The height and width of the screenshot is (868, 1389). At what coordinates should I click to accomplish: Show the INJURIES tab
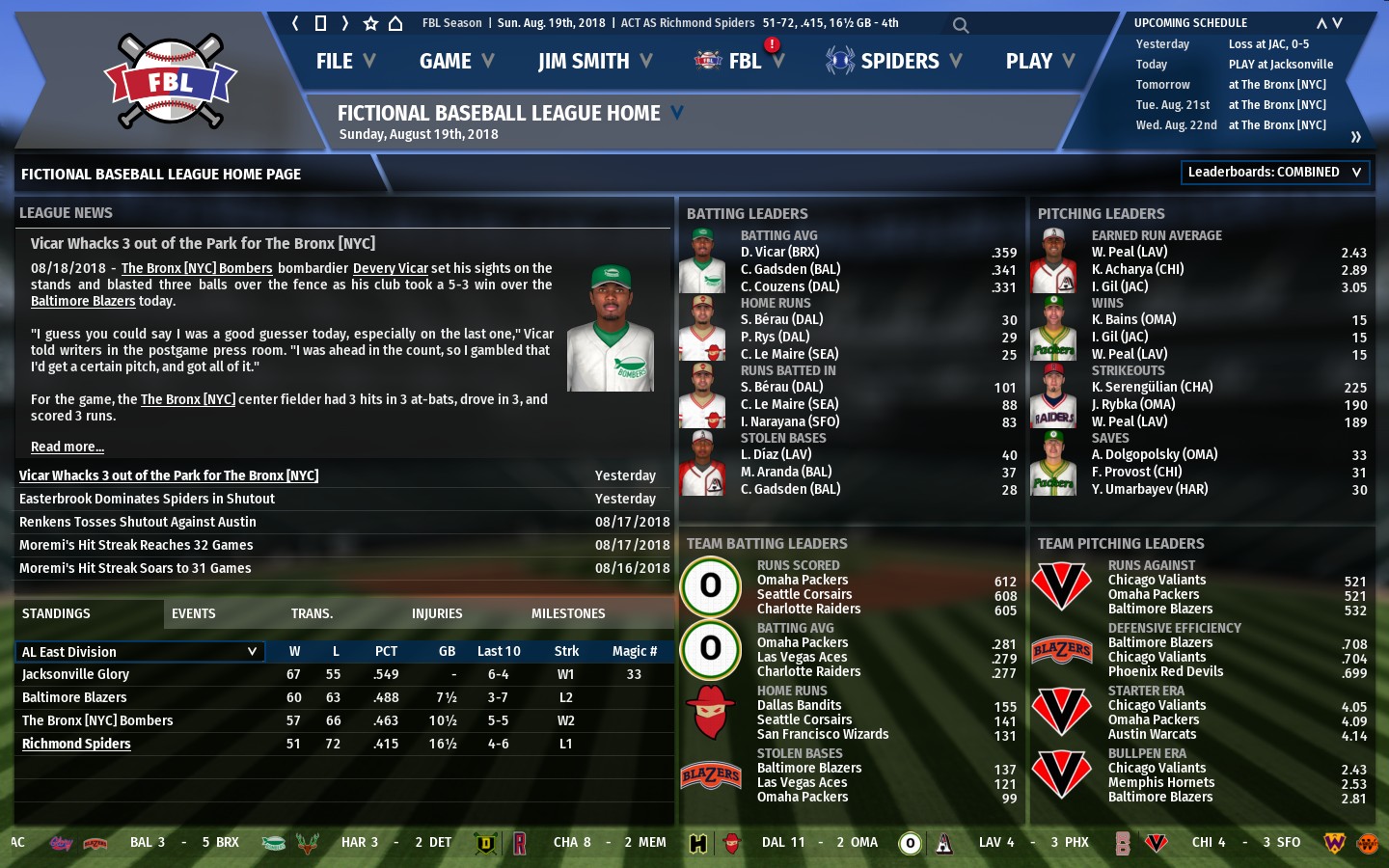pyautogui.click(x=437, y=613)
